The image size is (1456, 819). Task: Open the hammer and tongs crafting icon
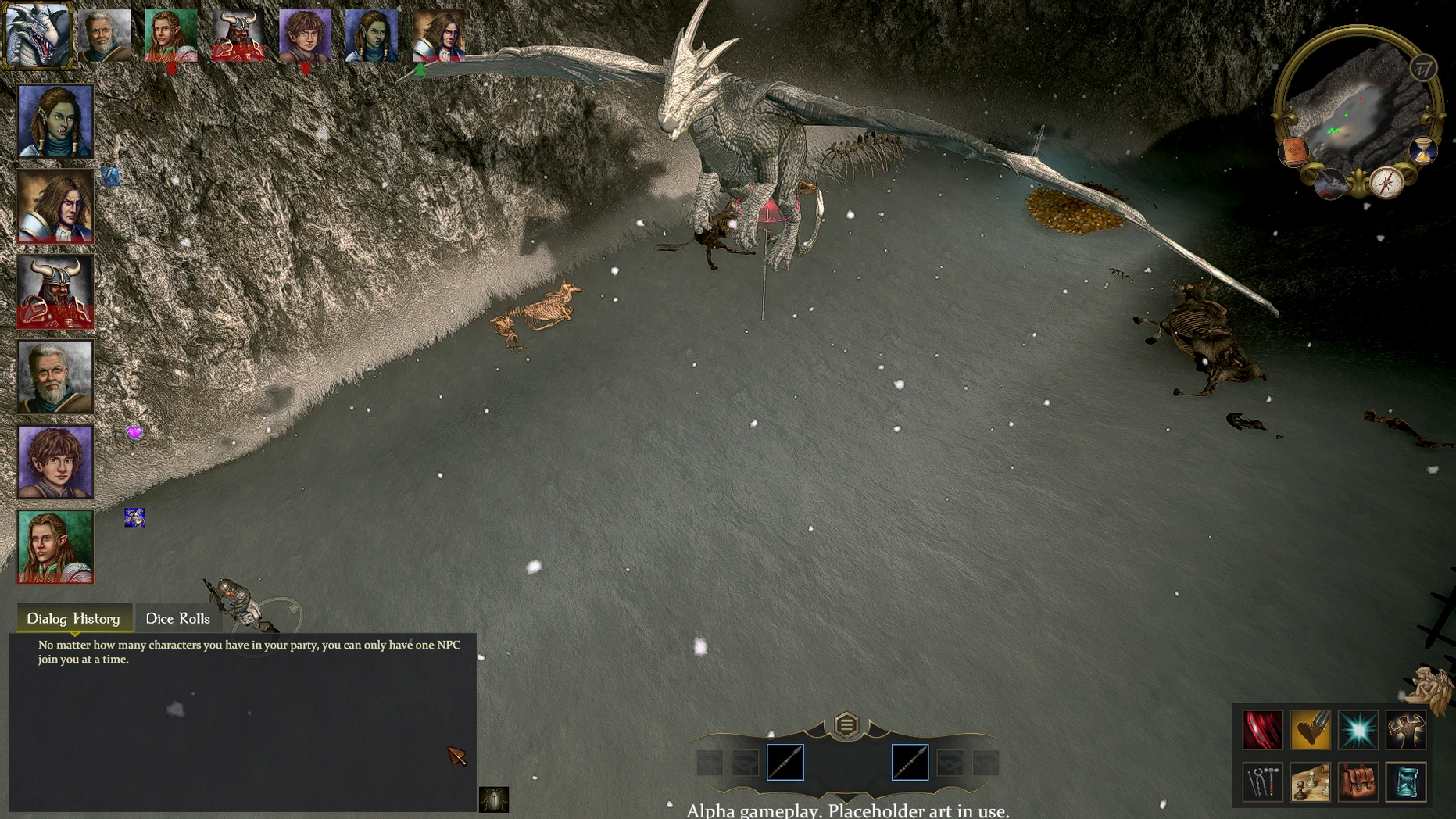(1262, 781)
